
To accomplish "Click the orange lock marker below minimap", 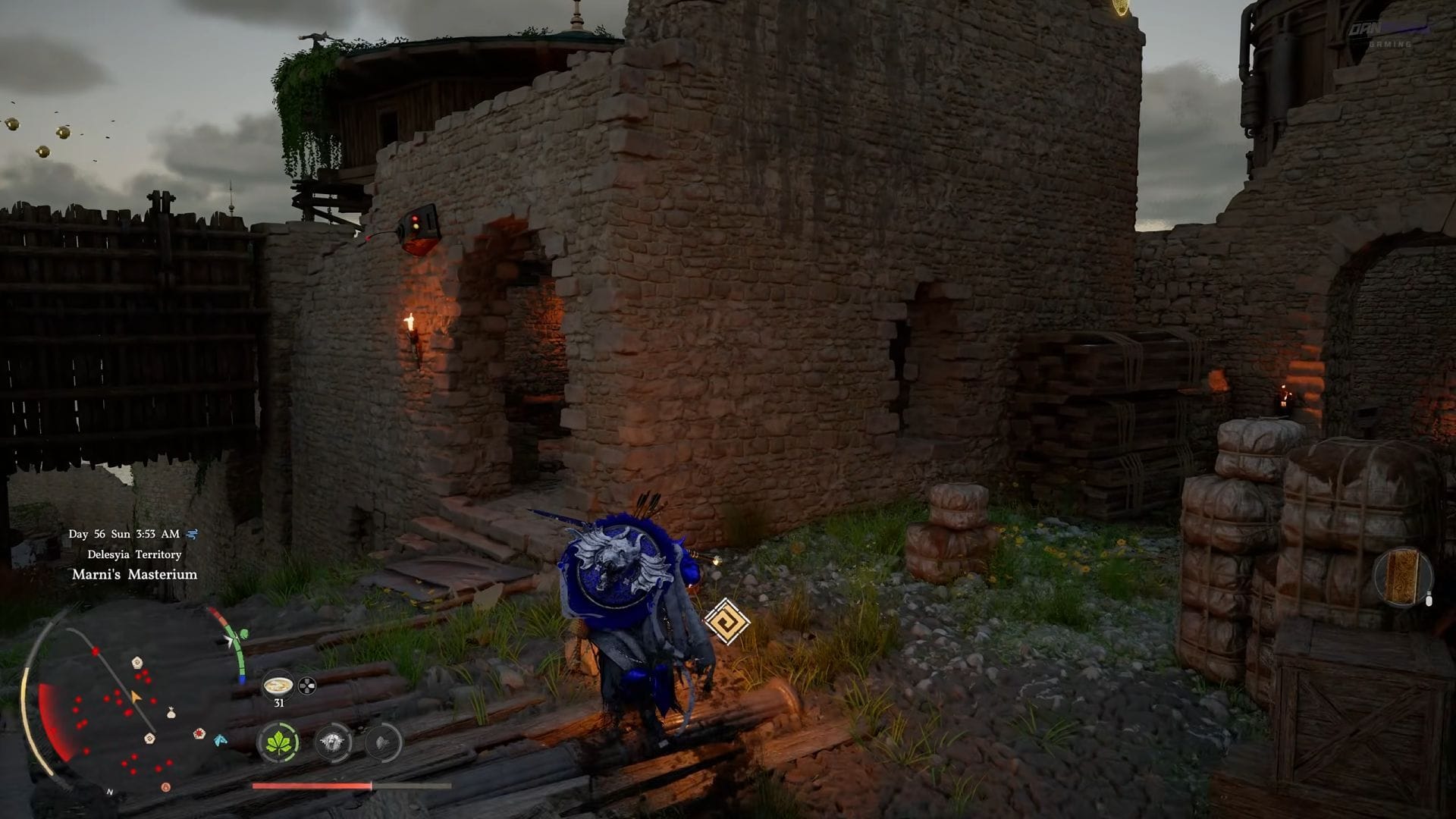I will coord(165,787).
